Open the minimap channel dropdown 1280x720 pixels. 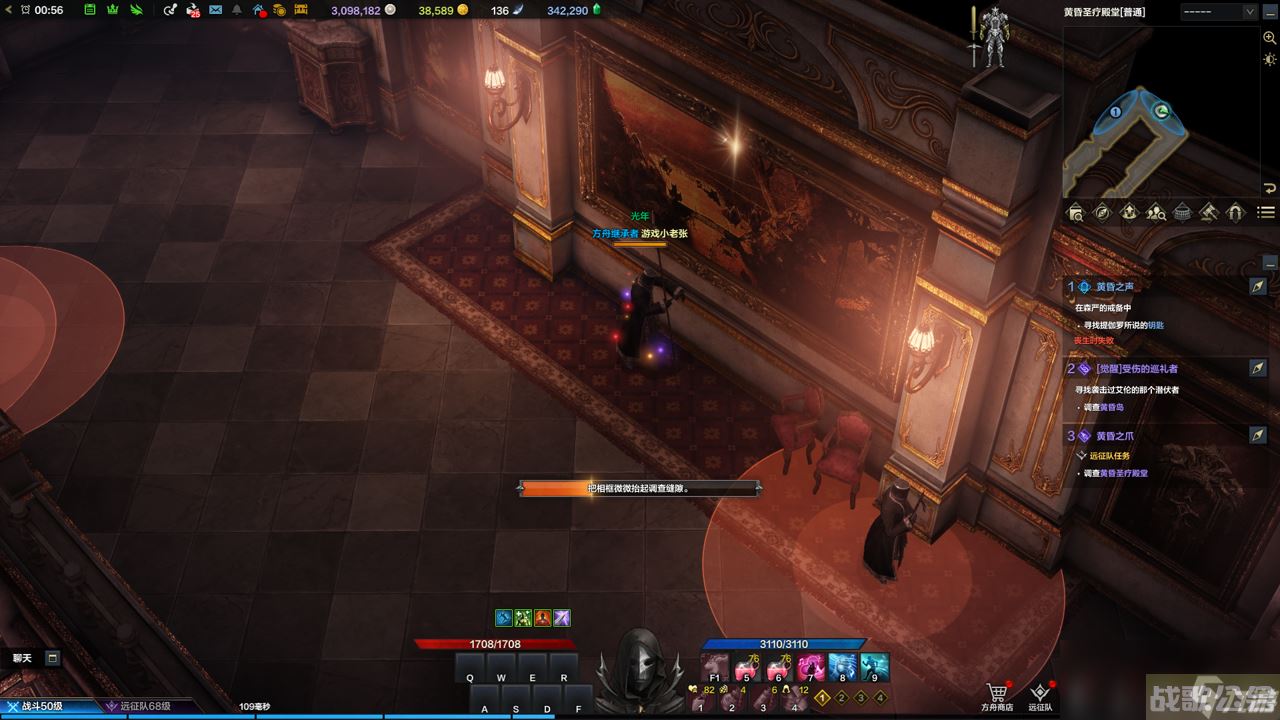click(1218, 12)
